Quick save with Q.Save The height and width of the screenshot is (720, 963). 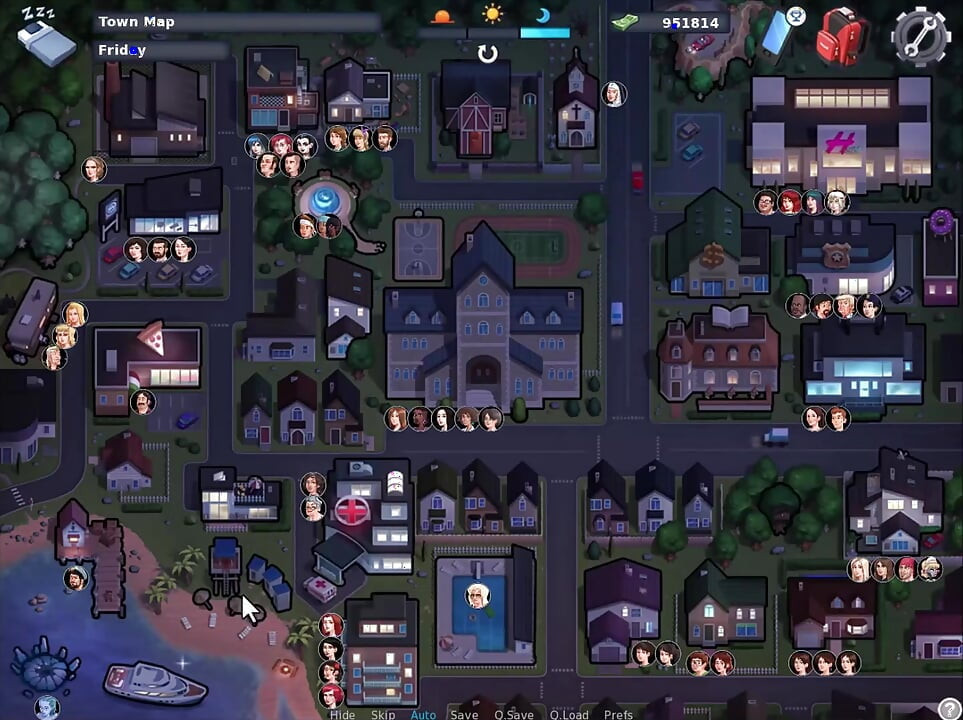[513, 714]
